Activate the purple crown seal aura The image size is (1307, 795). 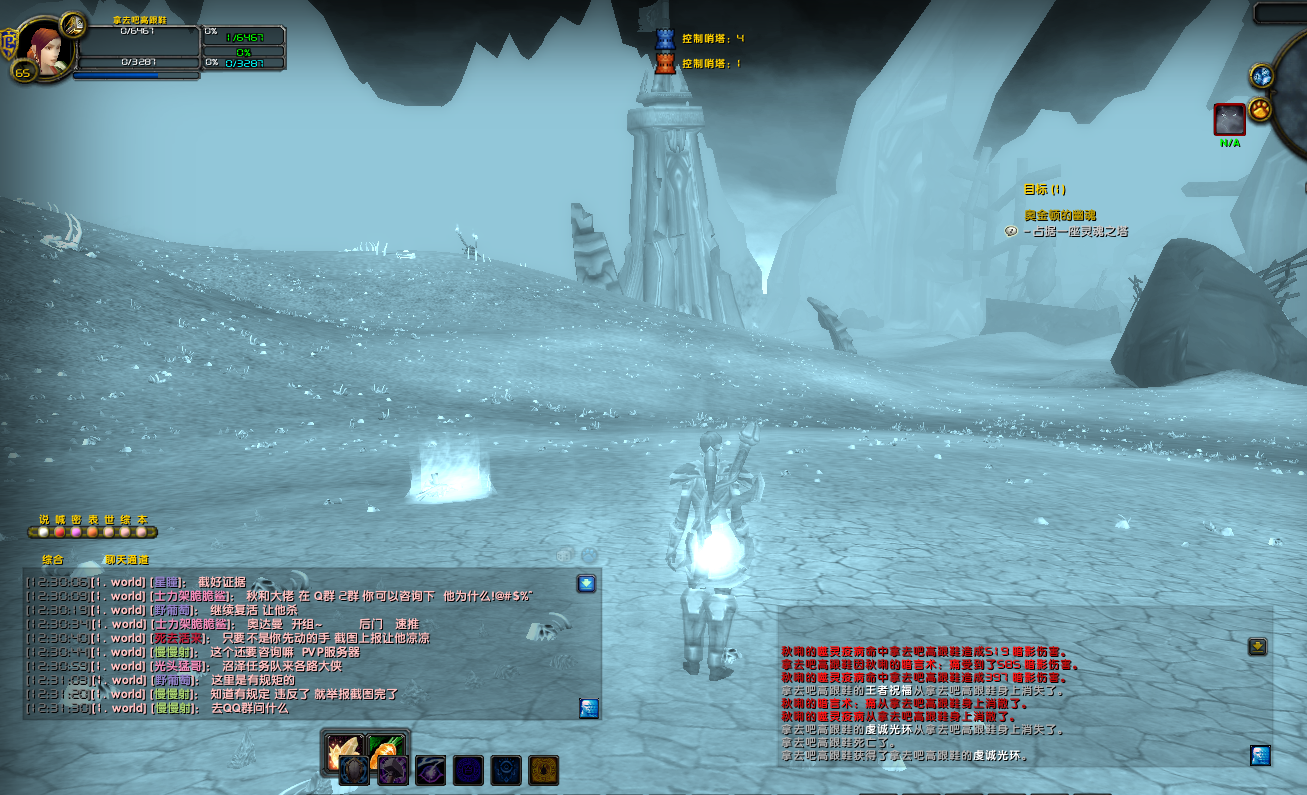coord(468,770)
